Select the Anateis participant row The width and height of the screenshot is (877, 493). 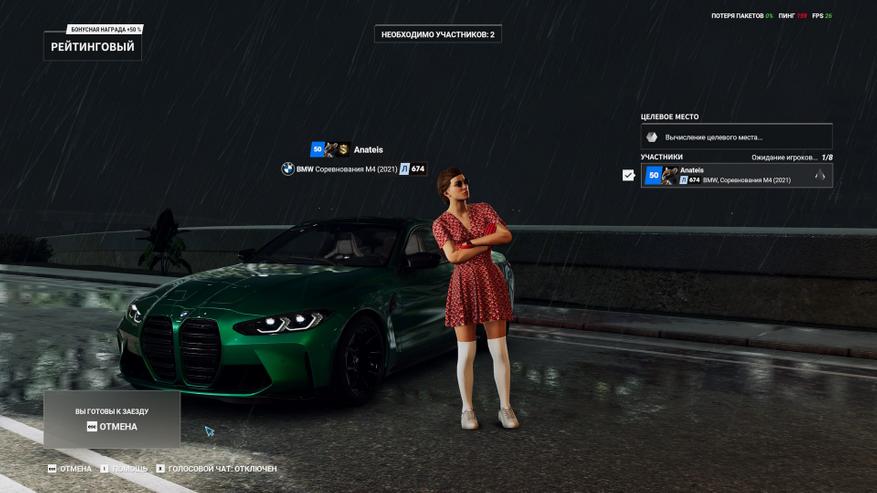(x=736, y=175)
